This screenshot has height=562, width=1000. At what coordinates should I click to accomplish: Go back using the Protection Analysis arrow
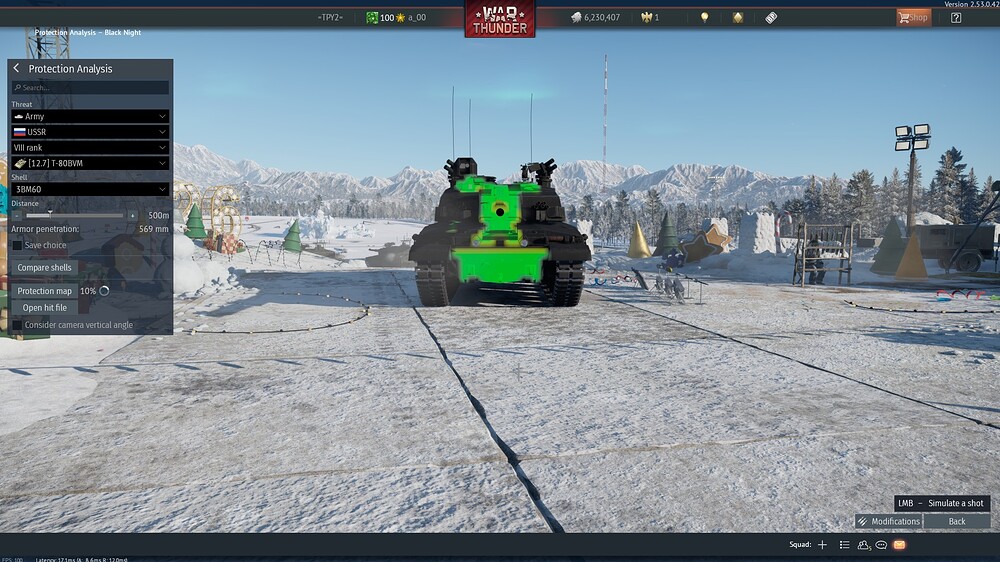click(x=17, y=69)
